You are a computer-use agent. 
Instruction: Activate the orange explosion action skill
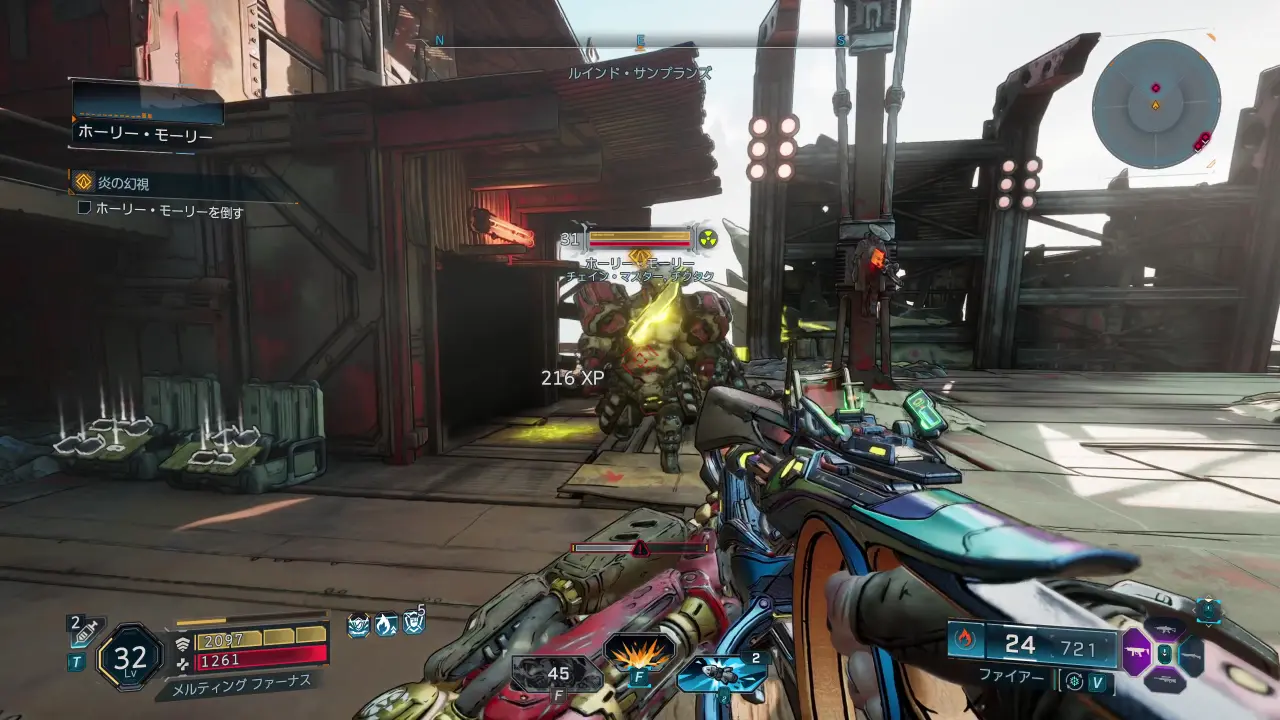click(638, 655)
